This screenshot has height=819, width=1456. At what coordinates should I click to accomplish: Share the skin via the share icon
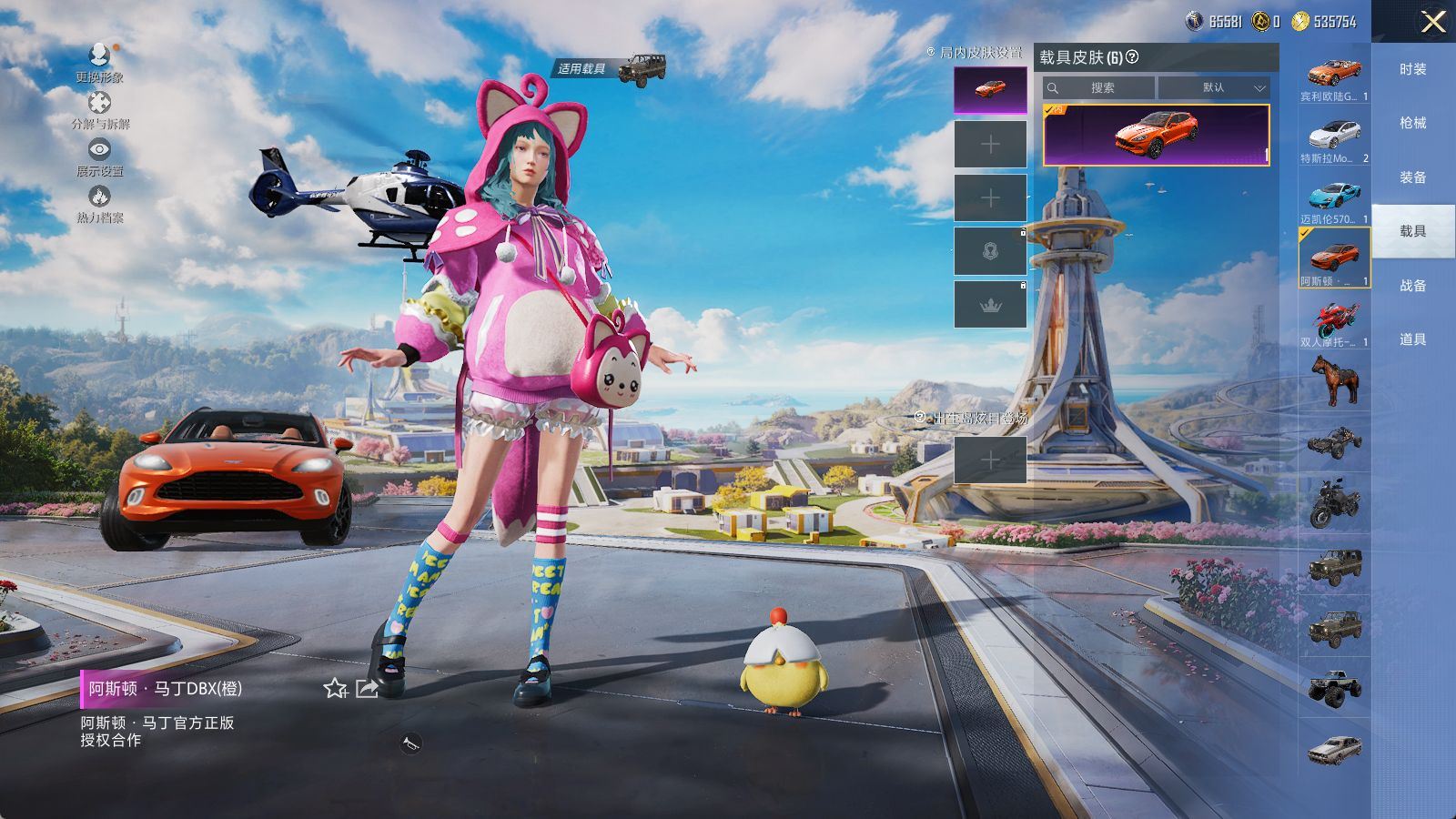[x=367, y=689]
